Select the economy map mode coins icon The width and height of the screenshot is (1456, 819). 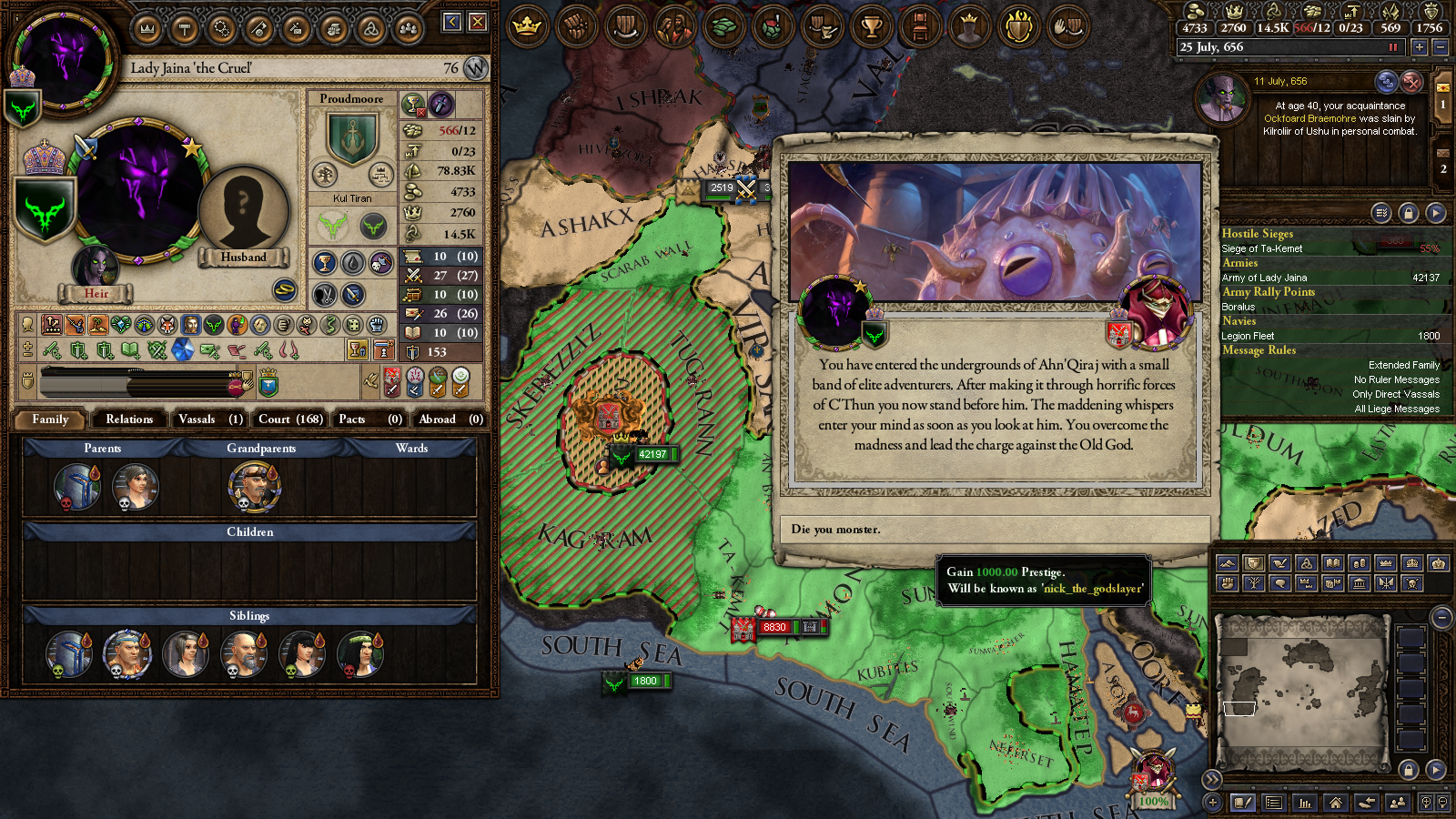(x=1360, y=564)
